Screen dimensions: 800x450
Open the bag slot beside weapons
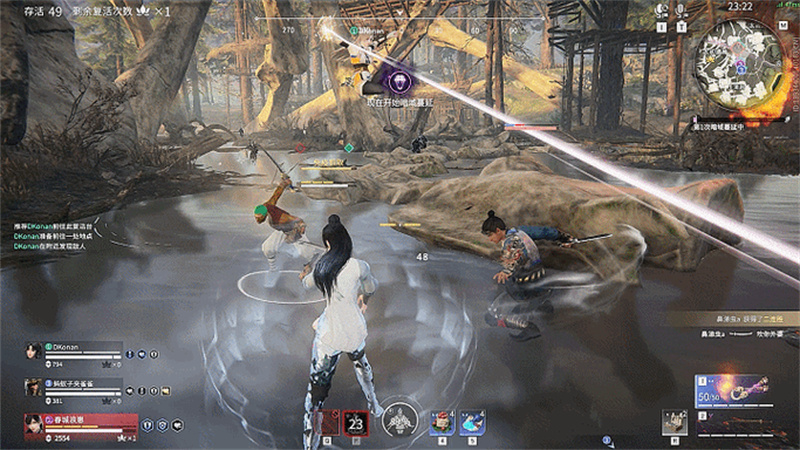click(675, 421)
